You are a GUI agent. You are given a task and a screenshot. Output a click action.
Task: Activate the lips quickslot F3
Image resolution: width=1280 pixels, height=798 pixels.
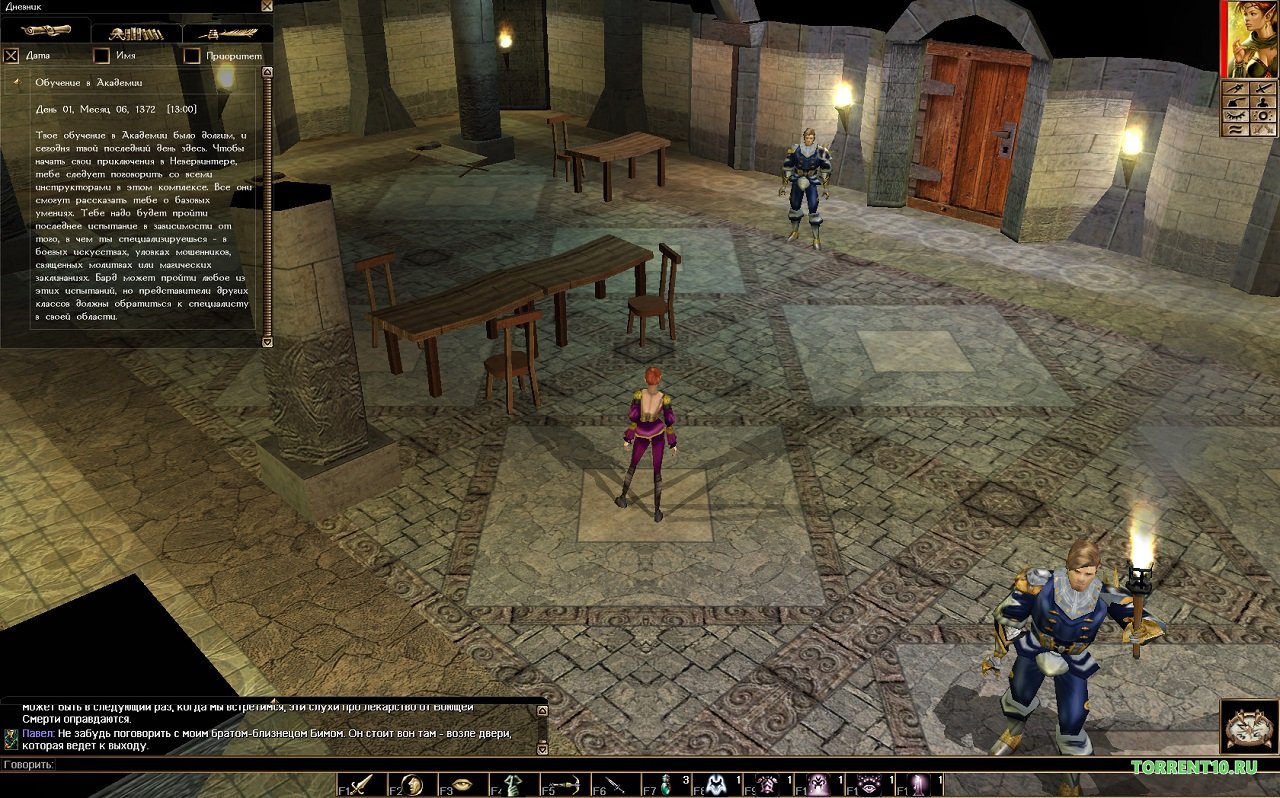(x=463, y=785)
